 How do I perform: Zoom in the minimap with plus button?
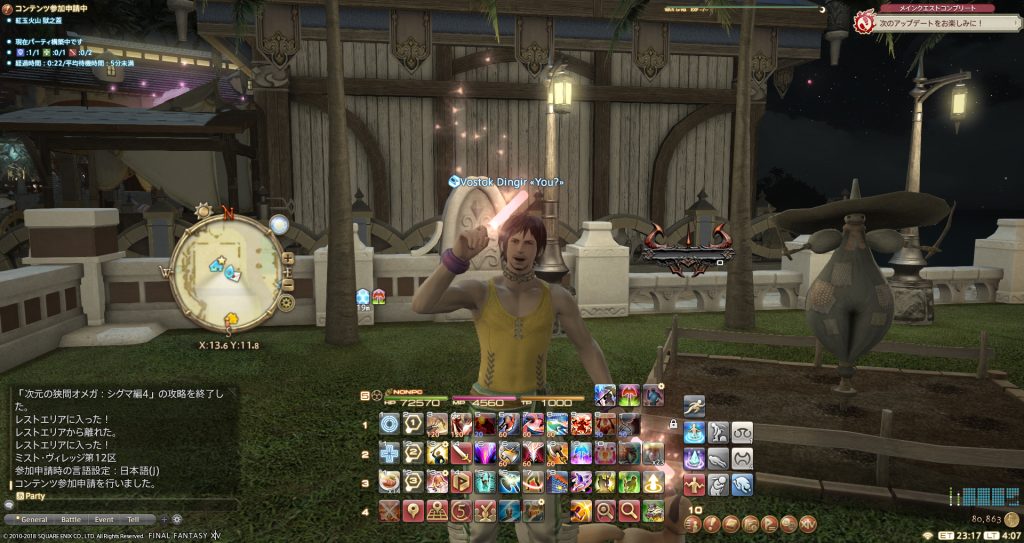[288, 258]
